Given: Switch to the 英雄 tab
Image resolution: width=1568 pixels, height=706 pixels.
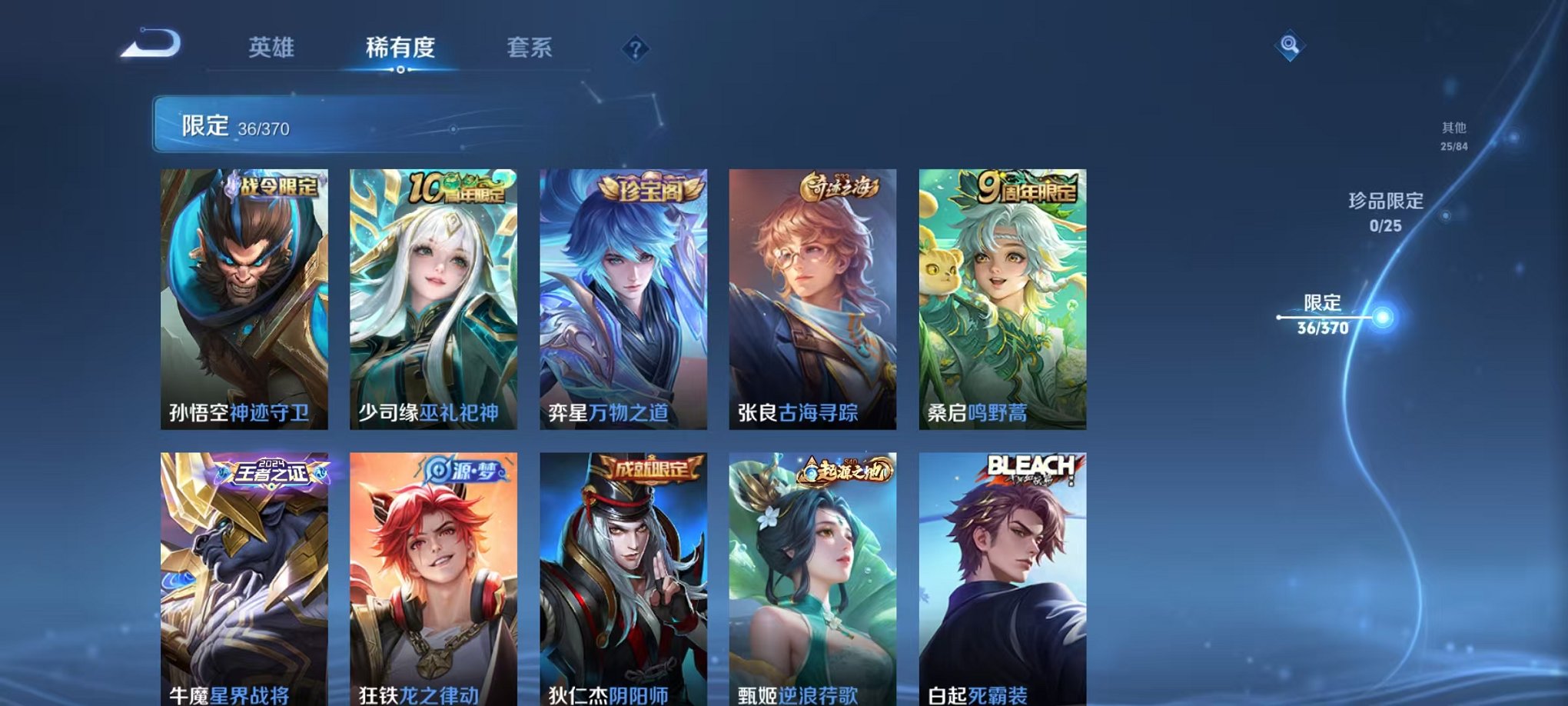Looking at the screenshot, I should [x=273, y=48].
